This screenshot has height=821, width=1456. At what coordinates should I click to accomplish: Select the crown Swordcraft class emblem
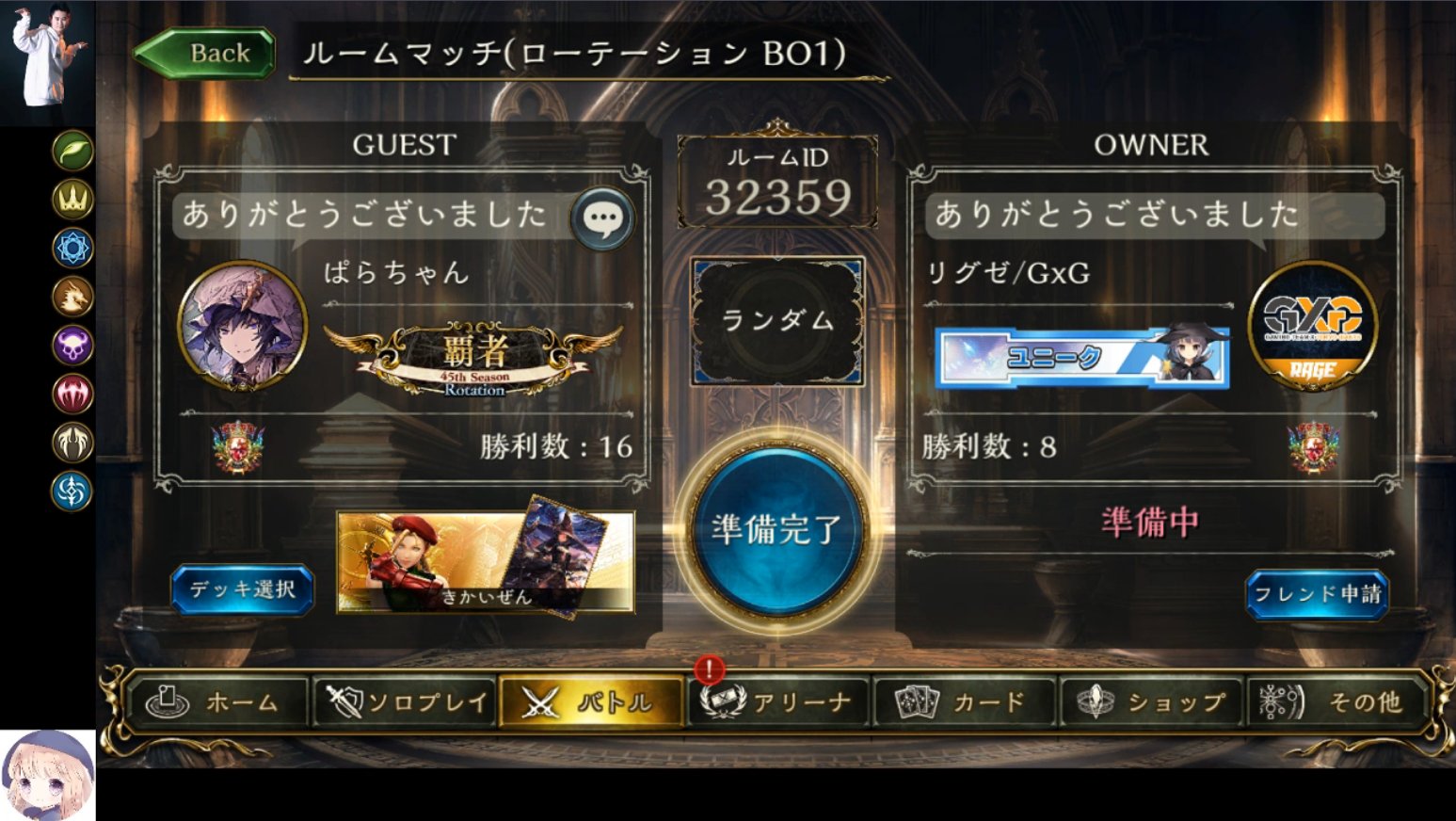pyautogui.click(x=72, y=200)
